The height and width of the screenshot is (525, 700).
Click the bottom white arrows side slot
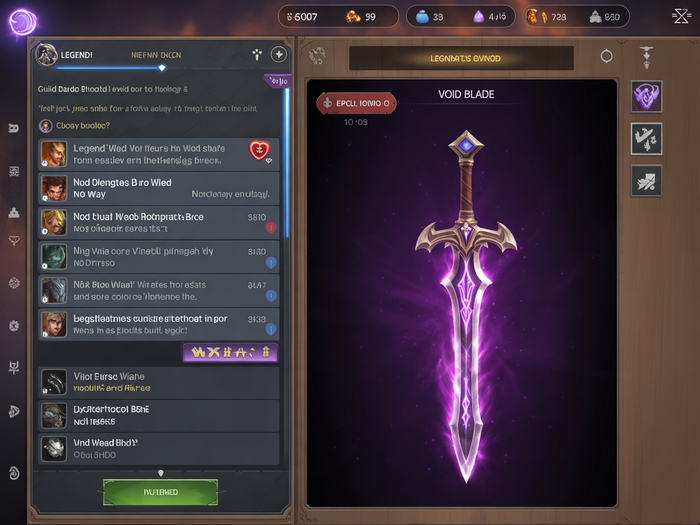click(646, 180)
